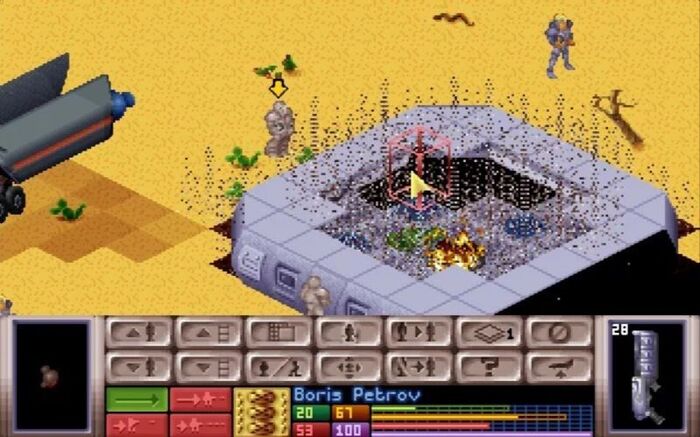Deselect this soldier and go to next
The height and width of the screenshot is (437, 700).
[417, 366]
